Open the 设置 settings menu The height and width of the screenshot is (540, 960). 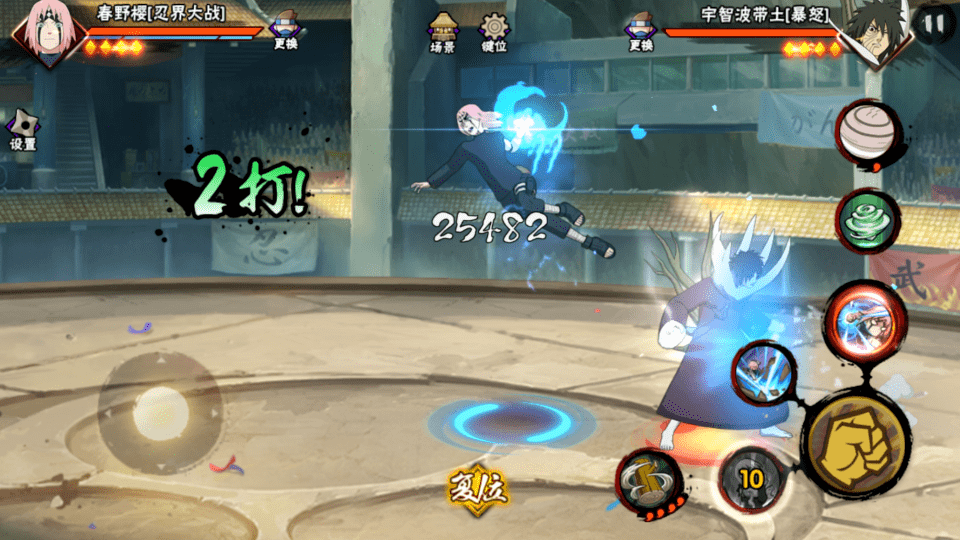(x=23, y=130)
